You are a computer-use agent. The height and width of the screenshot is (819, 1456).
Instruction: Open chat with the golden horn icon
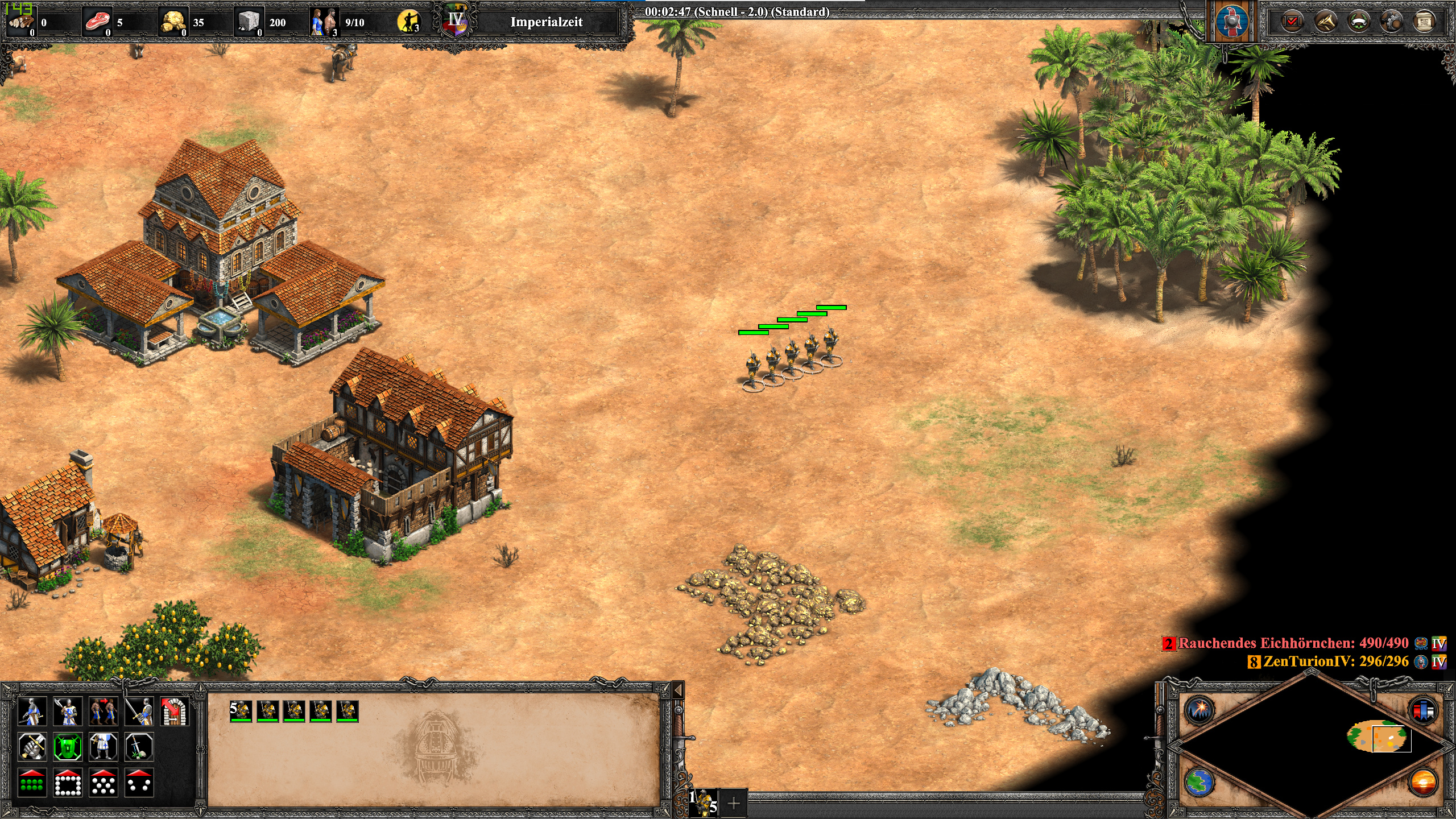point(1326,23)
